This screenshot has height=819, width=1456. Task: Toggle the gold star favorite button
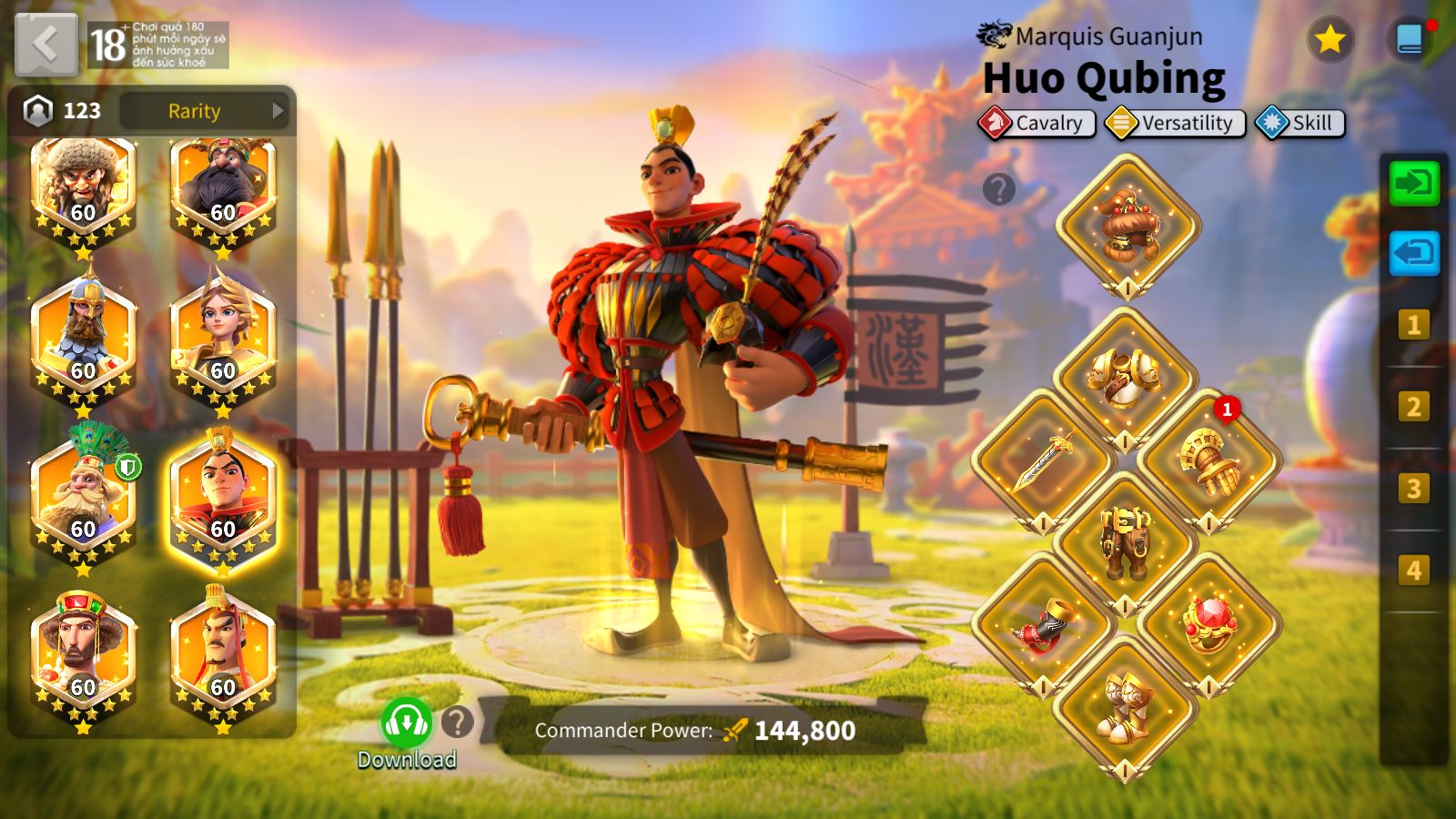(1330, 39)
